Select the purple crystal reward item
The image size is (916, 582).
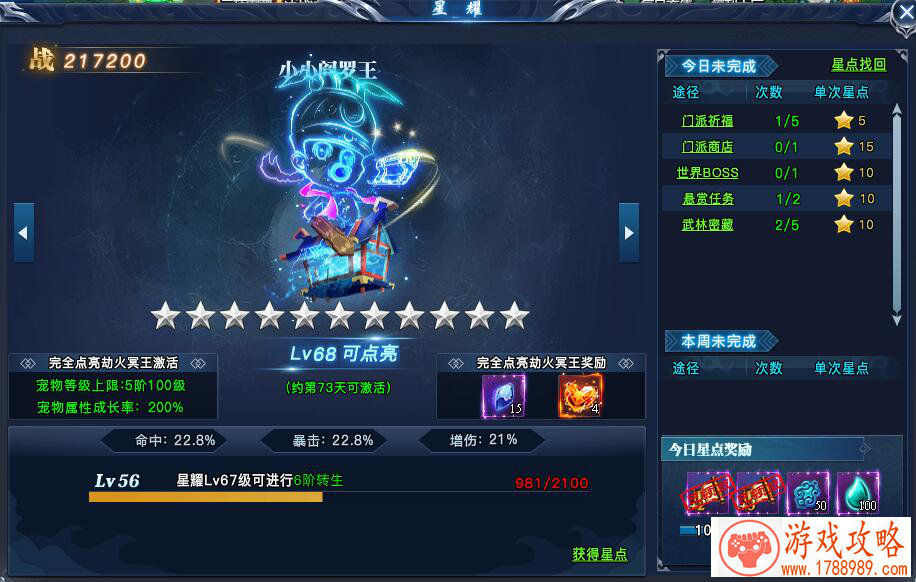click(x=503, y=396)
